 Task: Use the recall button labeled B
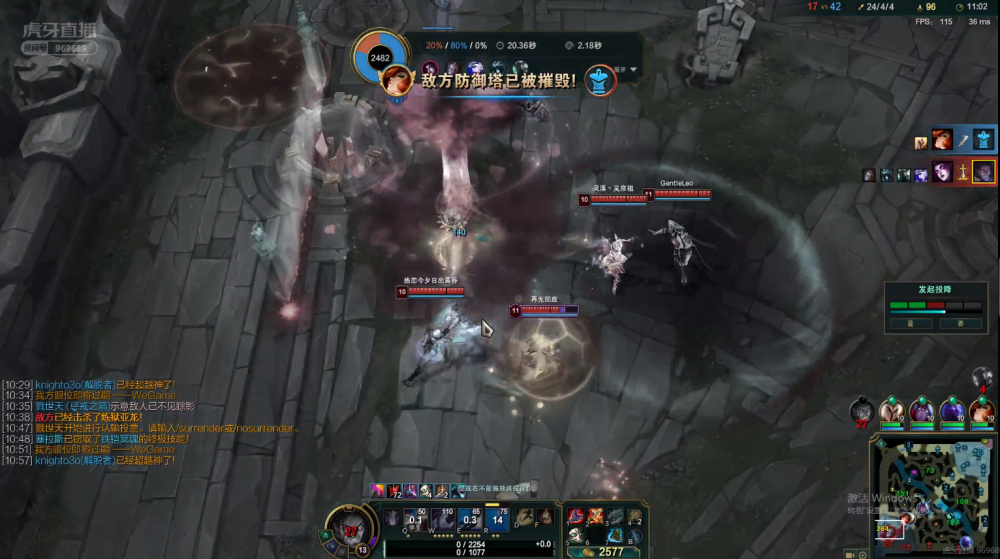[x=636, y=537]
